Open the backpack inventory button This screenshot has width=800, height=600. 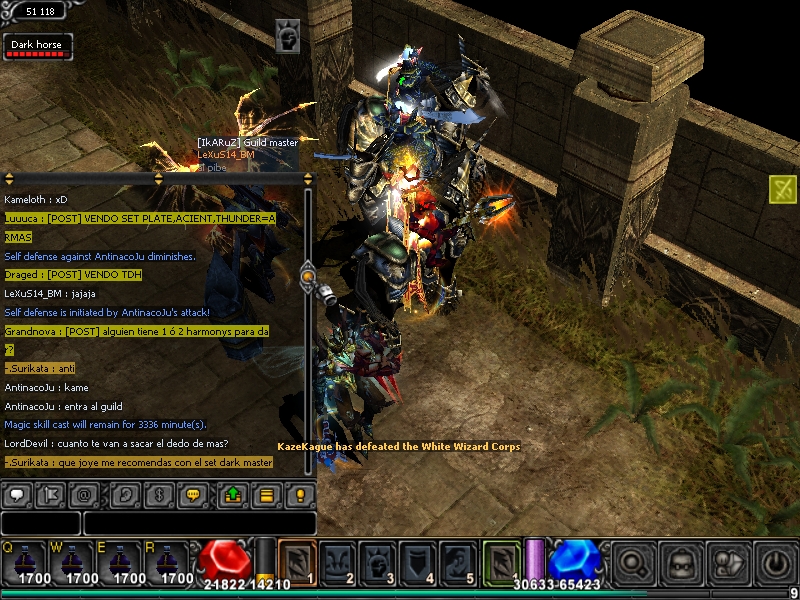pyautogui.click(x=681, y=563)
